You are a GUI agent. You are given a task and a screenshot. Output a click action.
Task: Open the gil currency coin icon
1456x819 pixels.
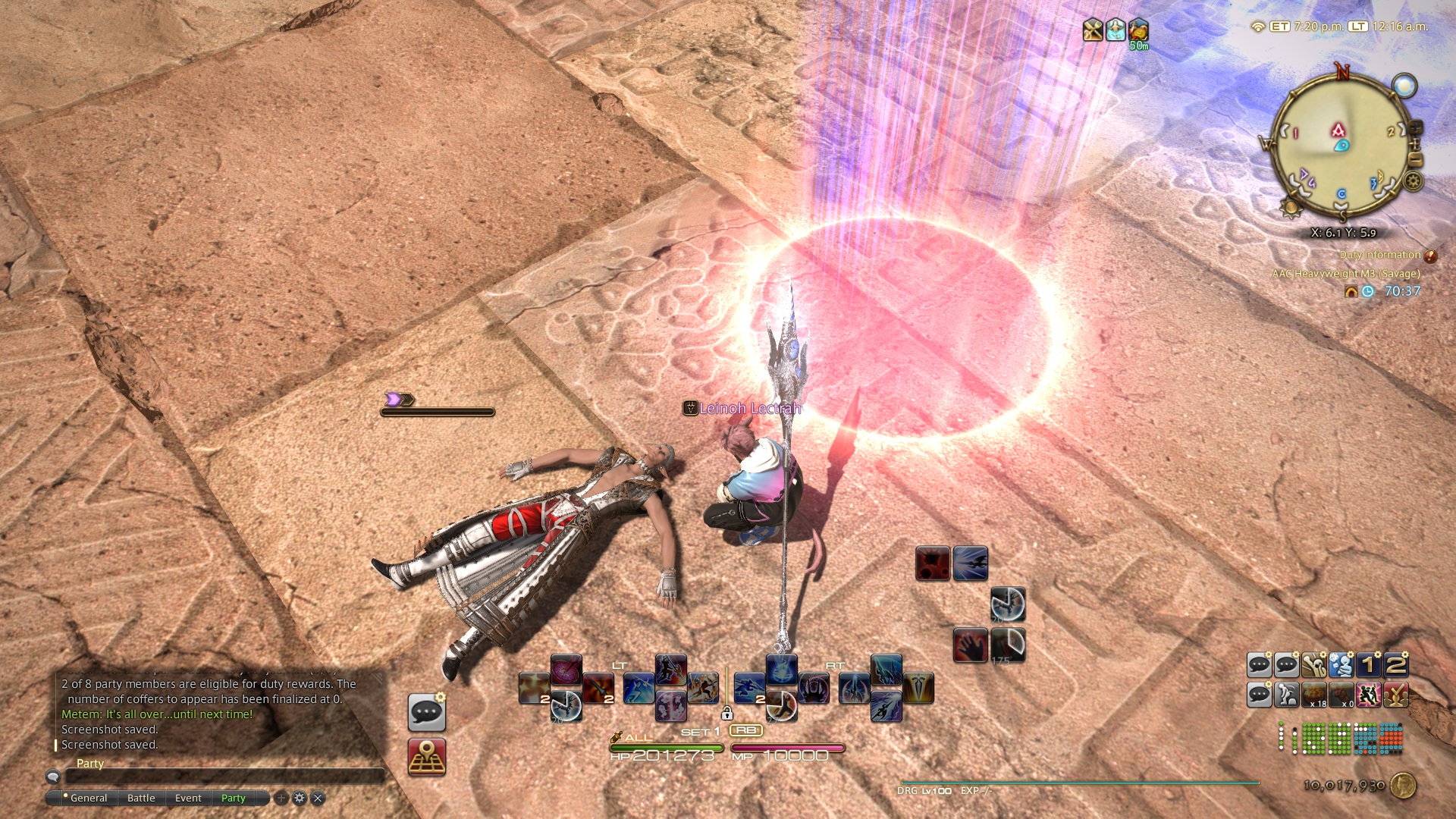[x=1404, y=786]
